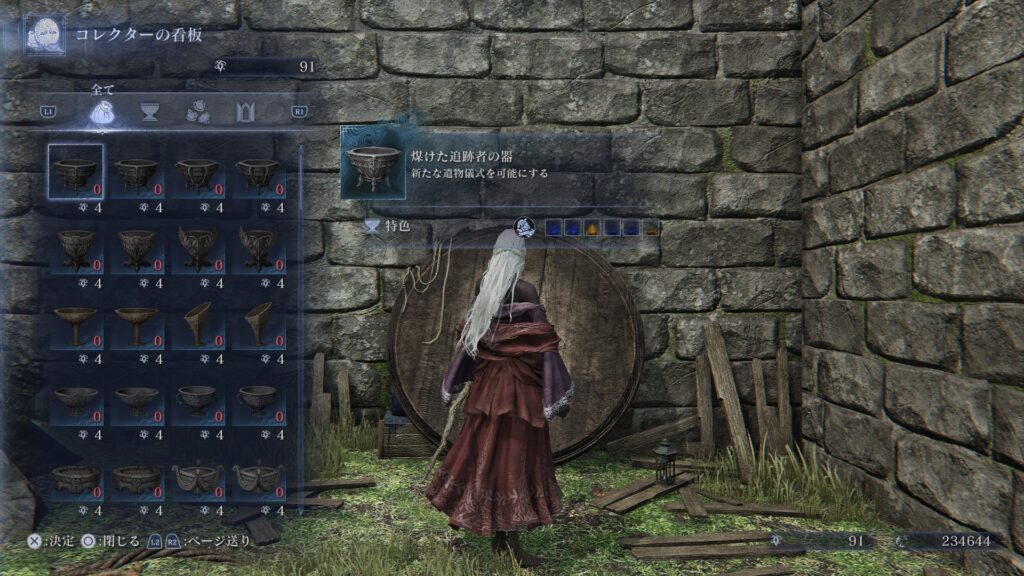1024x576 pixels.
Task: Choose the arch-shaped category tab
Action: tap(245, 112)
